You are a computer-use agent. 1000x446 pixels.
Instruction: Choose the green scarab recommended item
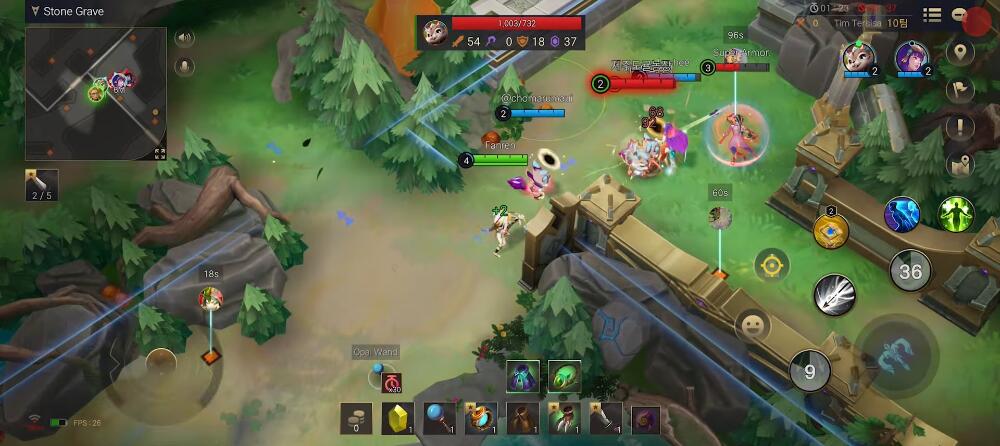(565, 376)
